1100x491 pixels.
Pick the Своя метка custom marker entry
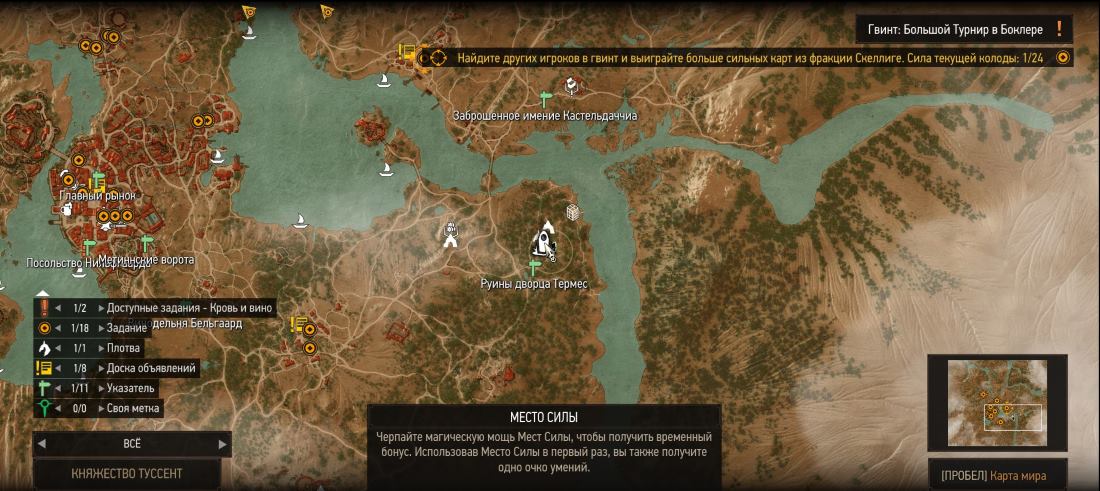135,408
